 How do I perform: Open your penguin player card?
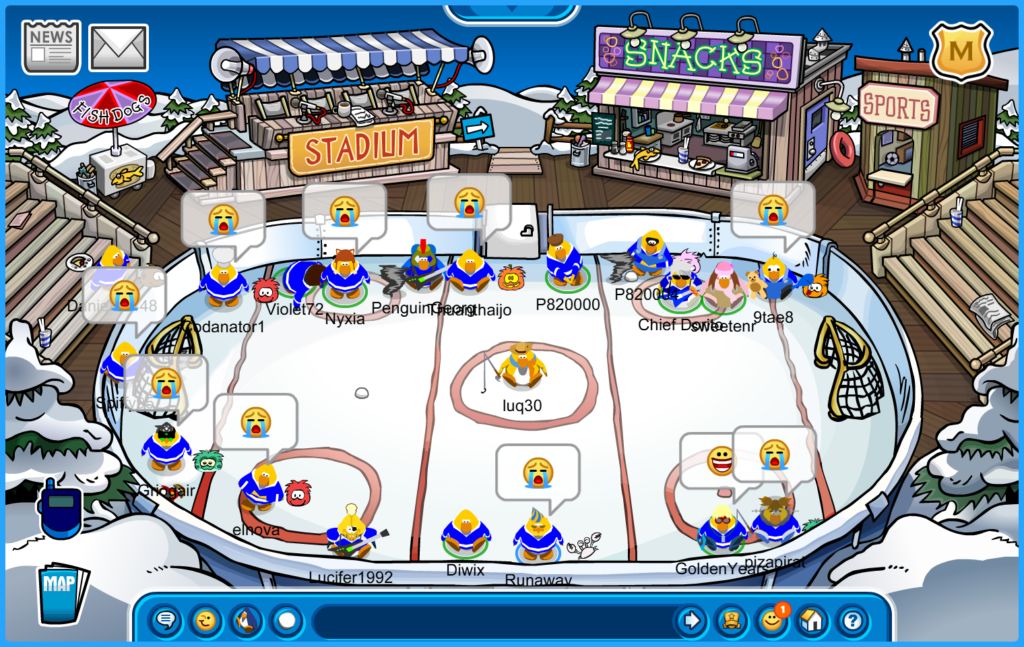[x=732, y=621]
